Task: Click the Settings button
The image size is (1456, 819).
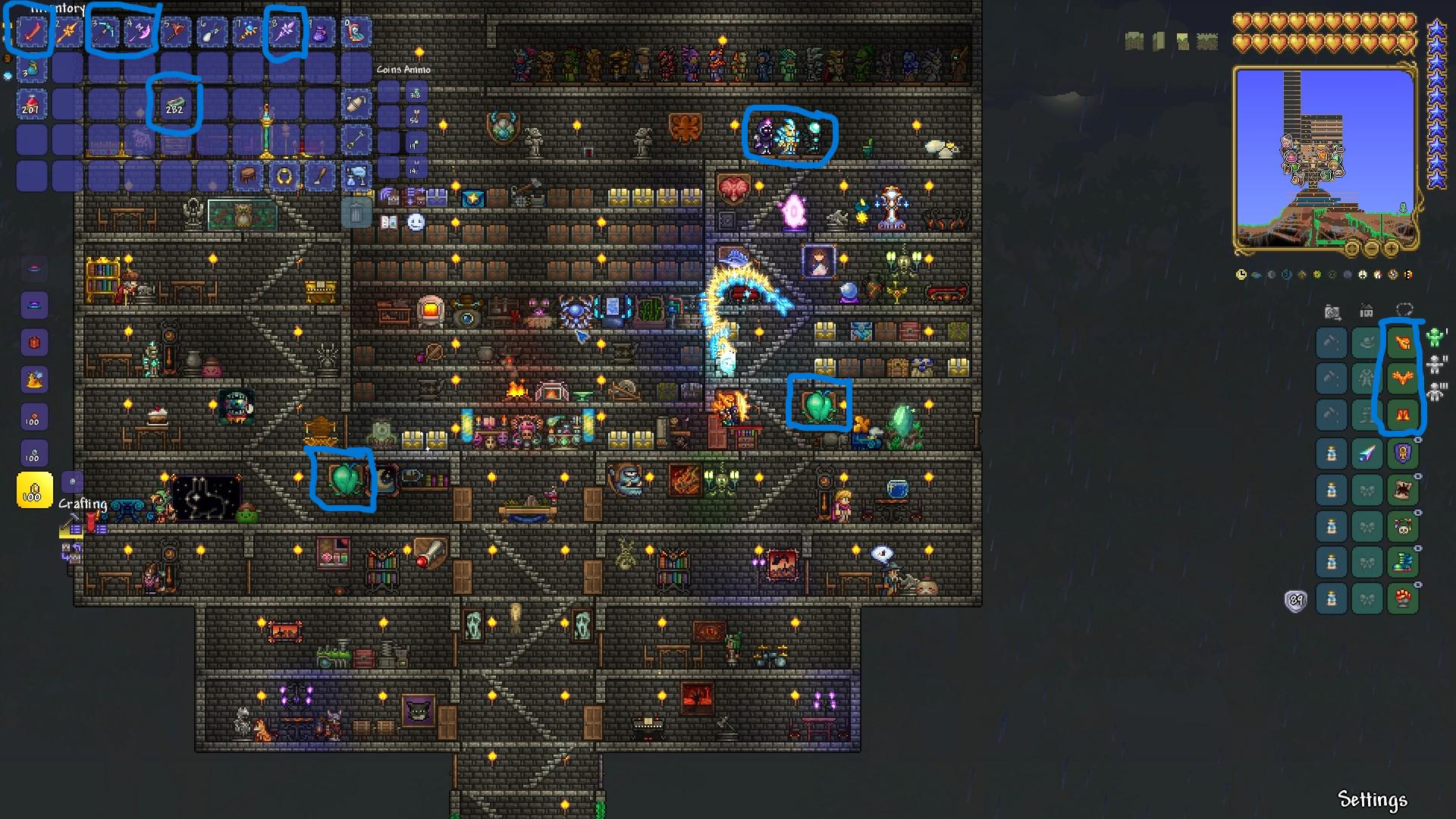Action: [x=1372, y=799]
